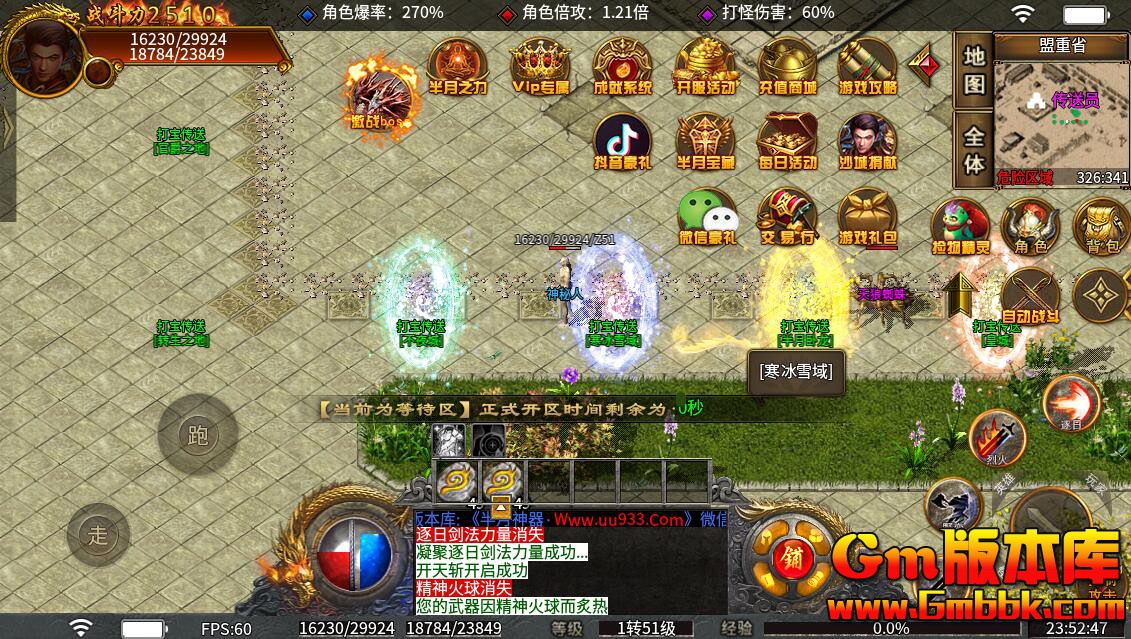Open the 半月之力 menu icon
Viewport: 1131px width, 639px height.
(x=457, y=66)
